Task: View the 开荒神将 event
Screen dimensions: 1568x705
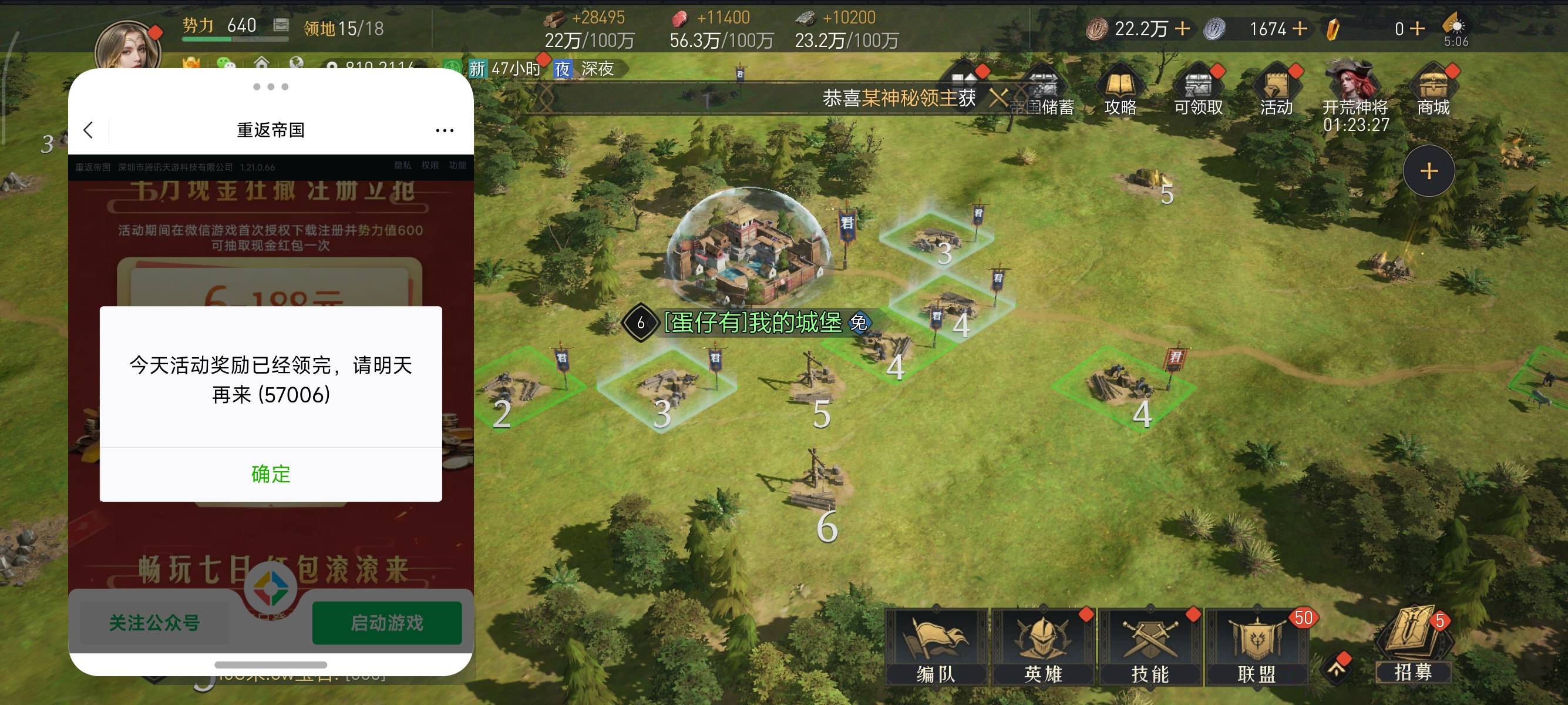Action: [1355, 91]
